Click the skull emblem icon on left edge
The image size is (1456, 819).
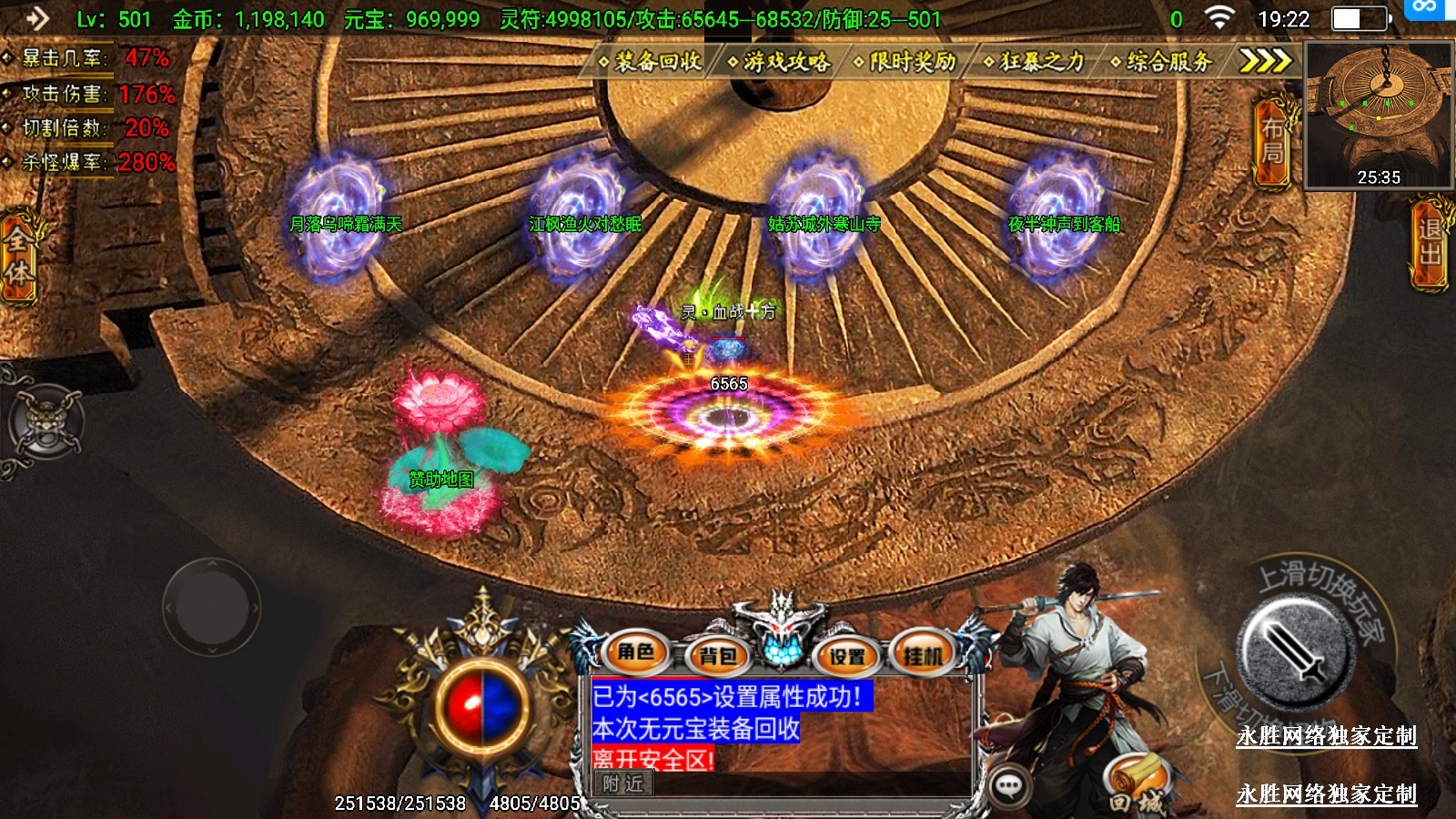tap(45, 421)
